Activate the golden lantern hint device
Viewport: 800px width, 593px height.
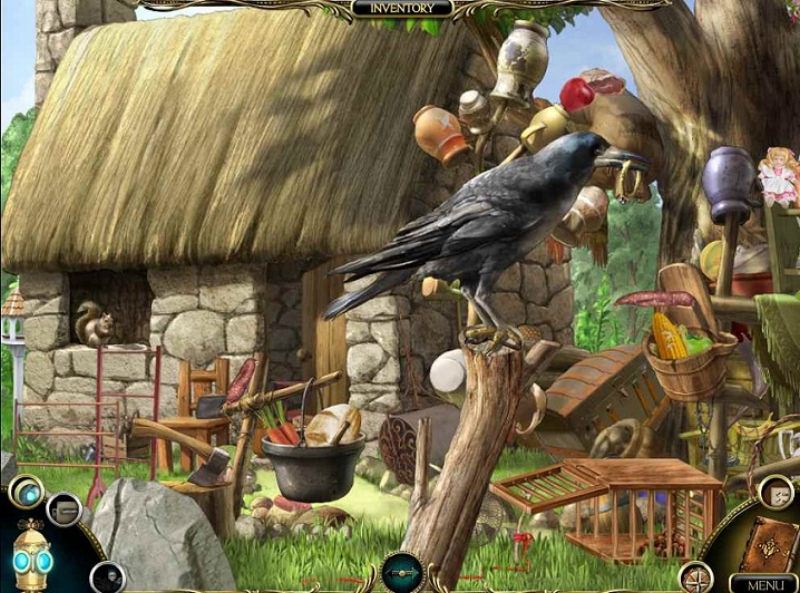click(31, 558)
